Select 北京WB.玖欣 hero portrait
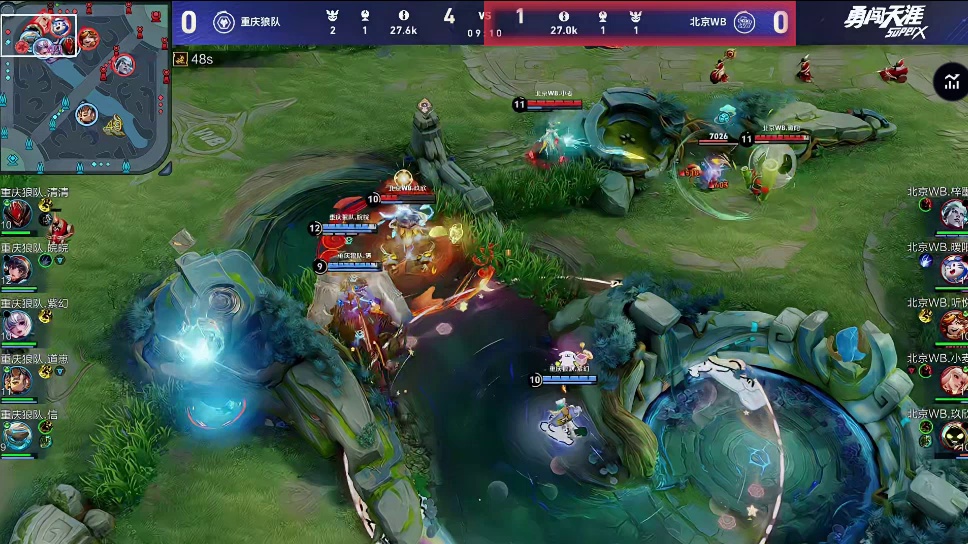This screenshot has height=544, width=968. point(952,435)
